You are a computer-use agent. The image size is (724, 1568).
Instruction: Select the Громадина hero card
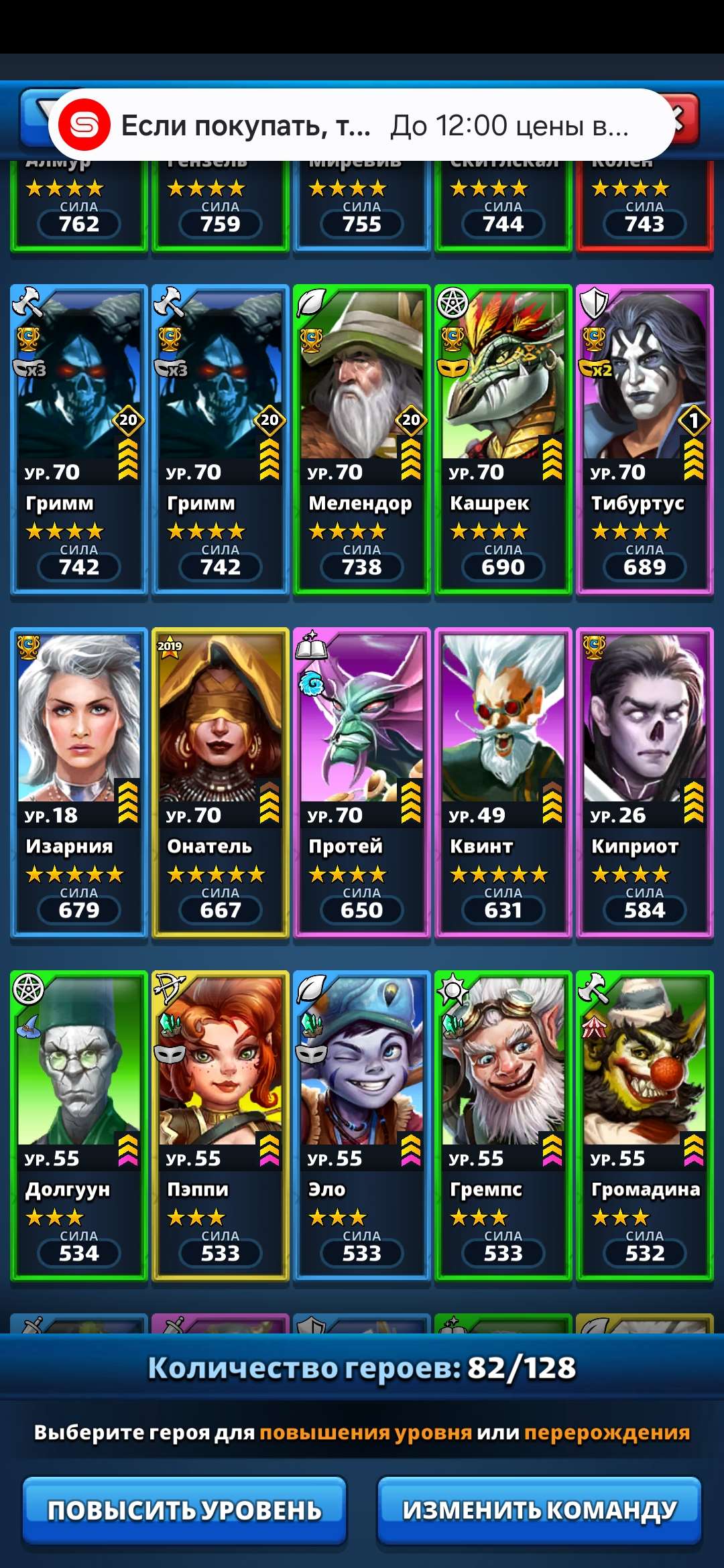[645, 1126]
